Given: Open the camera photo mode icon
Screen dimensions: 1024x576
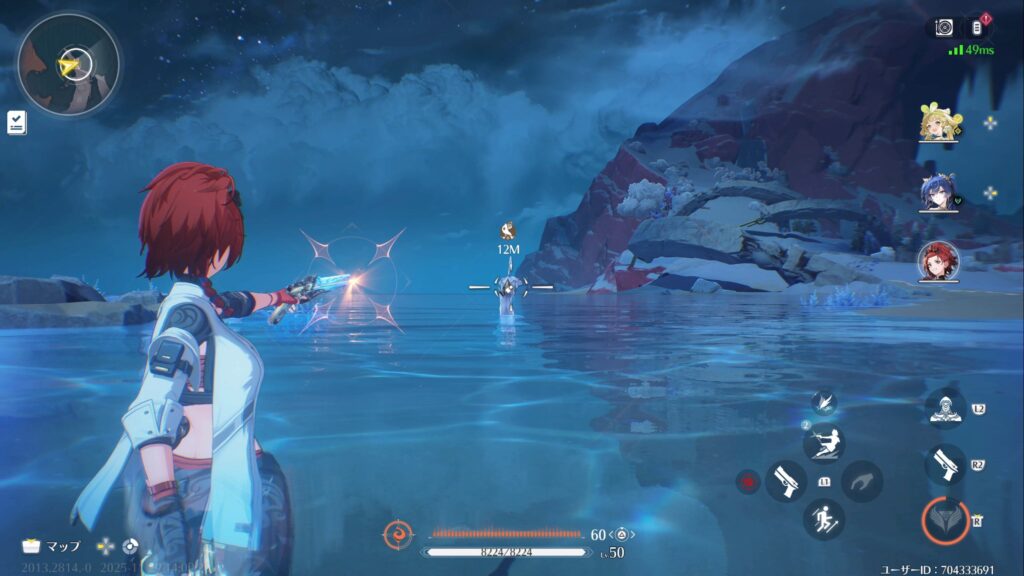Looking at the screenshot, I should point(944,28).
